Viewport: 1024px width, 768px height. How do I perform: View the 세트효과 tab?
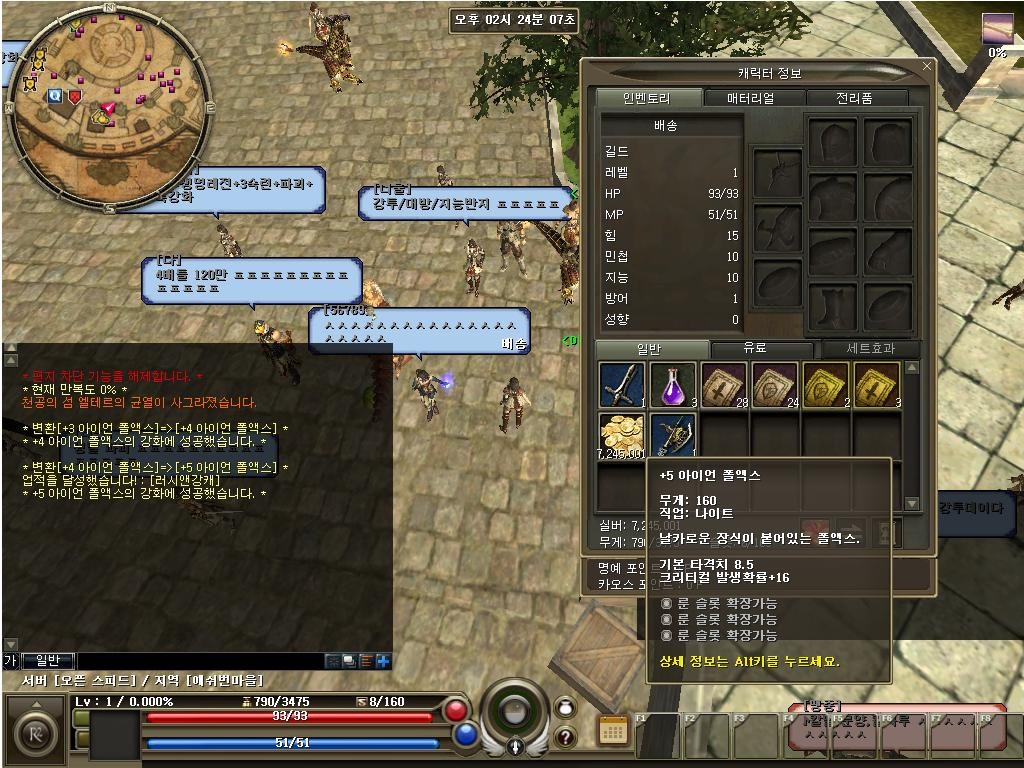(865, 349)
